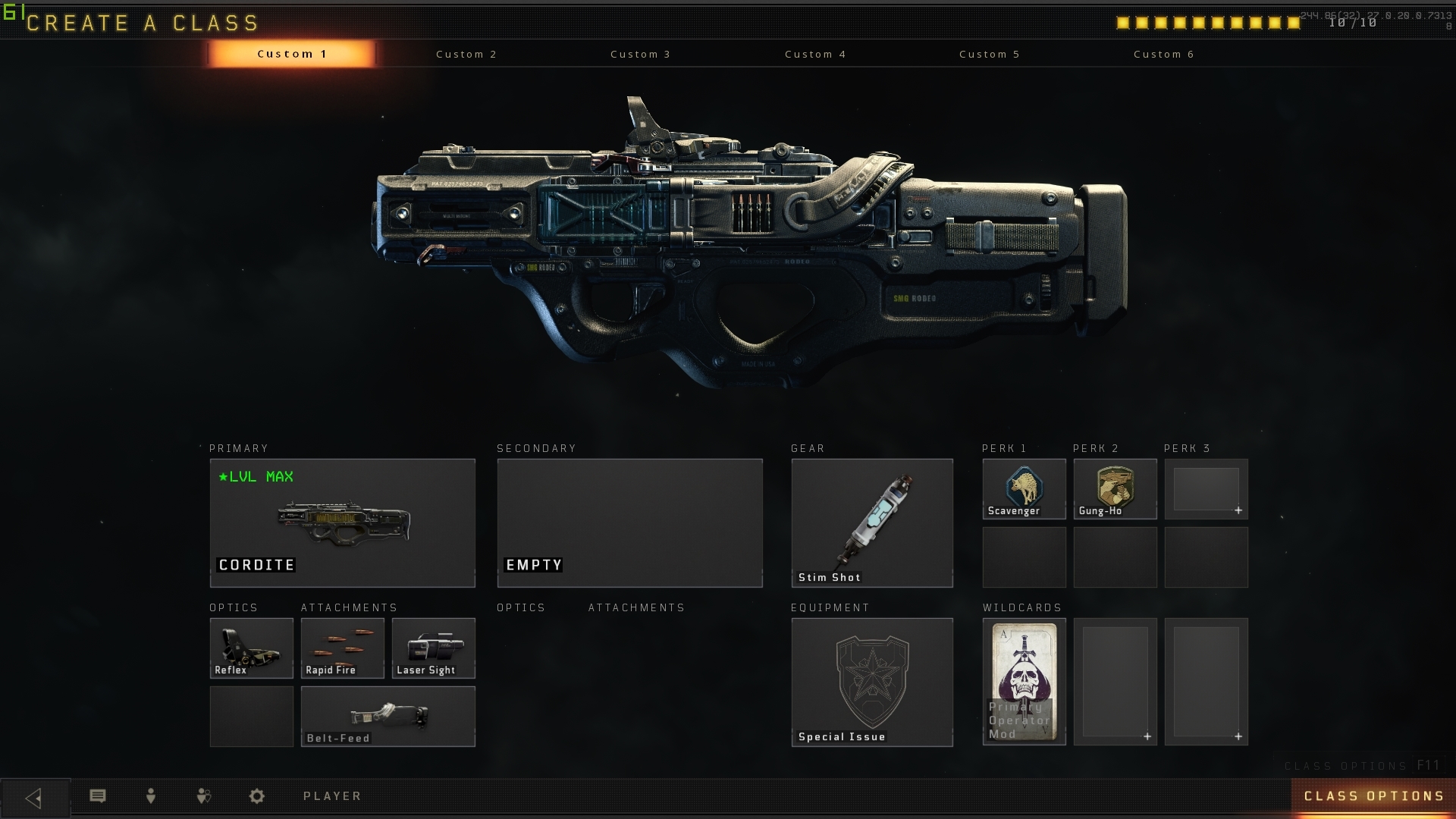
Task: Open the empty secondary weapon slot
Action: point(629,522)
